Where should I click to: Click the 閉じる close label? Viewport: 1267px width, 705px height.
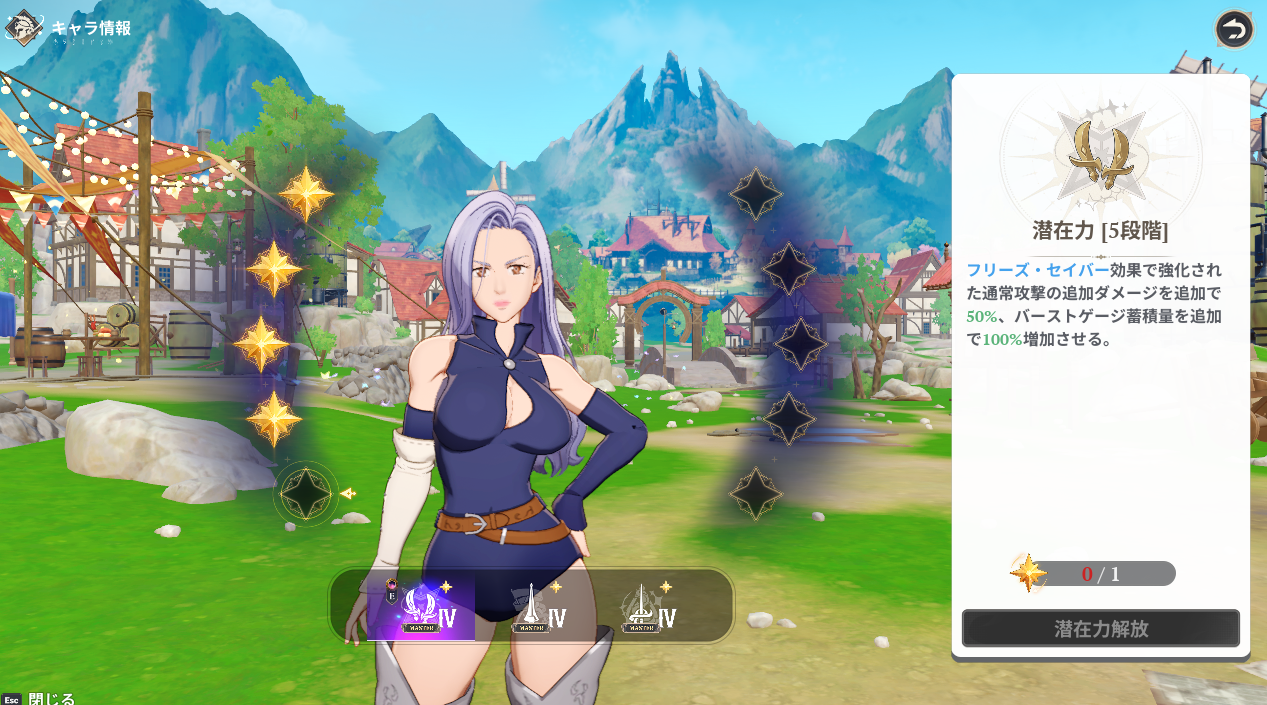pyautogui.click(x=50, y=699)
